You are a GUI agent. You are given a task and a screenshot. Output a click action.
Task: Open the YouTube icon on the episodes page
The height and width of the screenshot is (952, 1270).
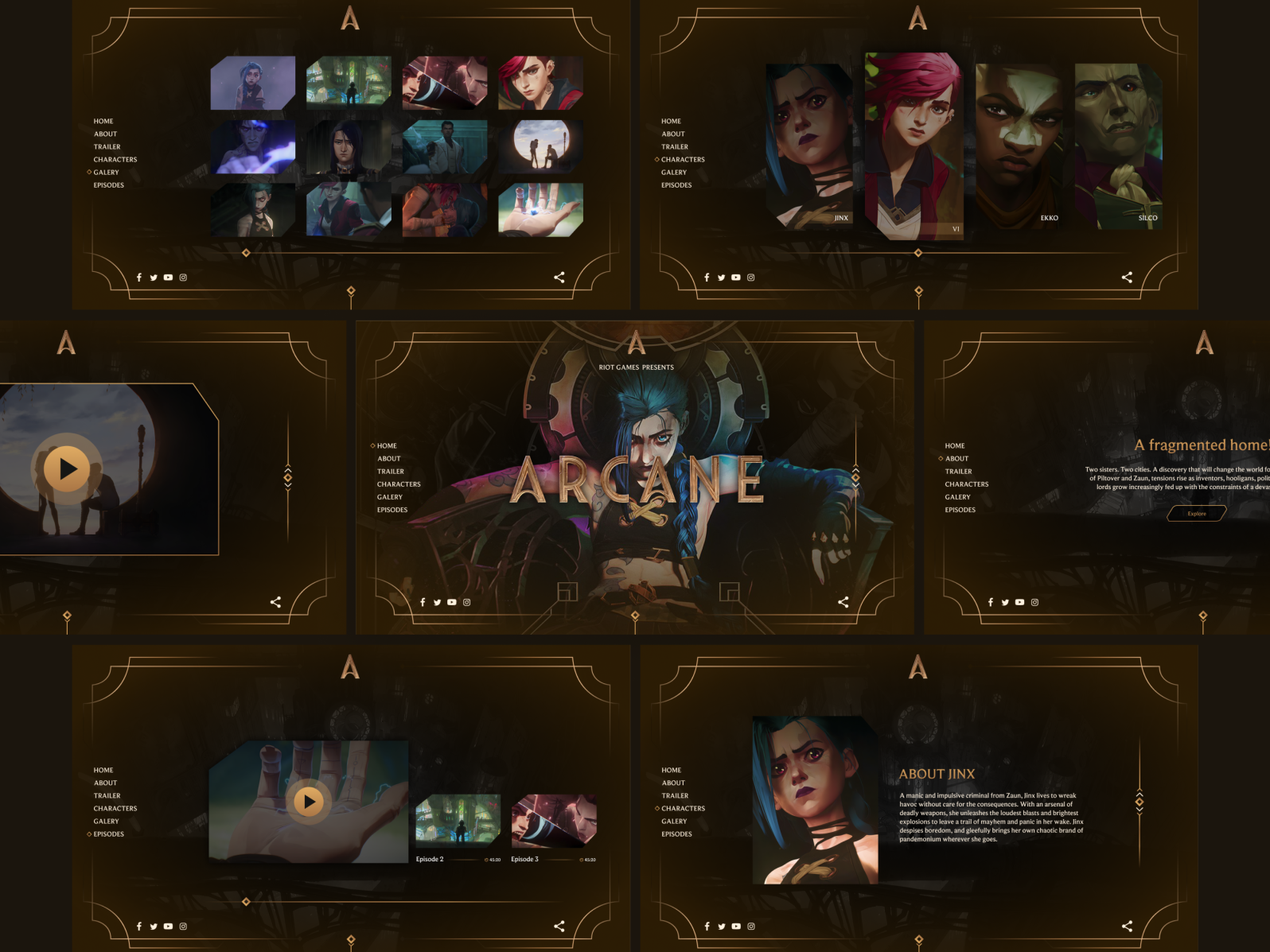168,926
